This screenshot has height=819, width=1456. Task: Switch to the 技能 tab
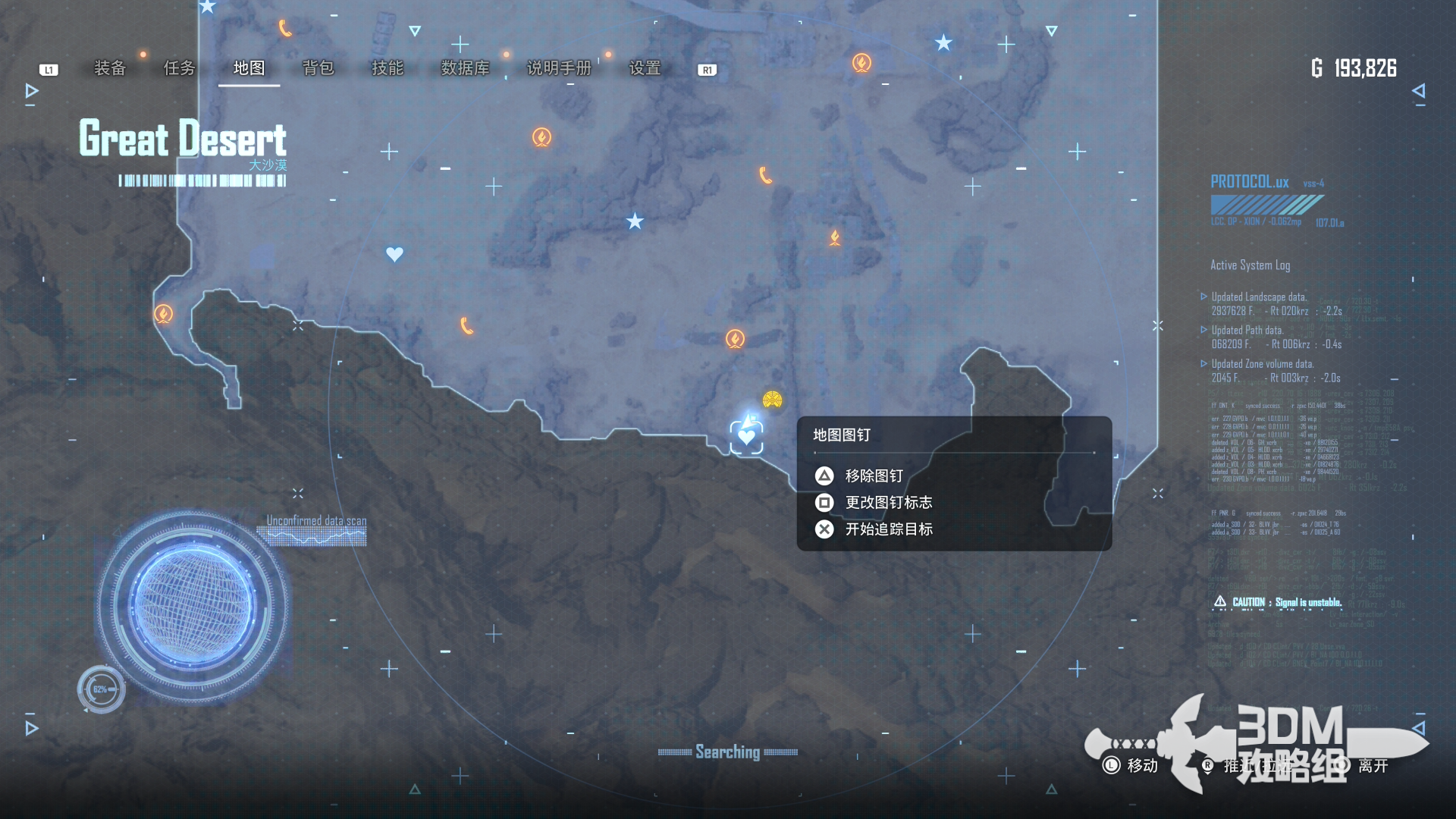(388, 68)
